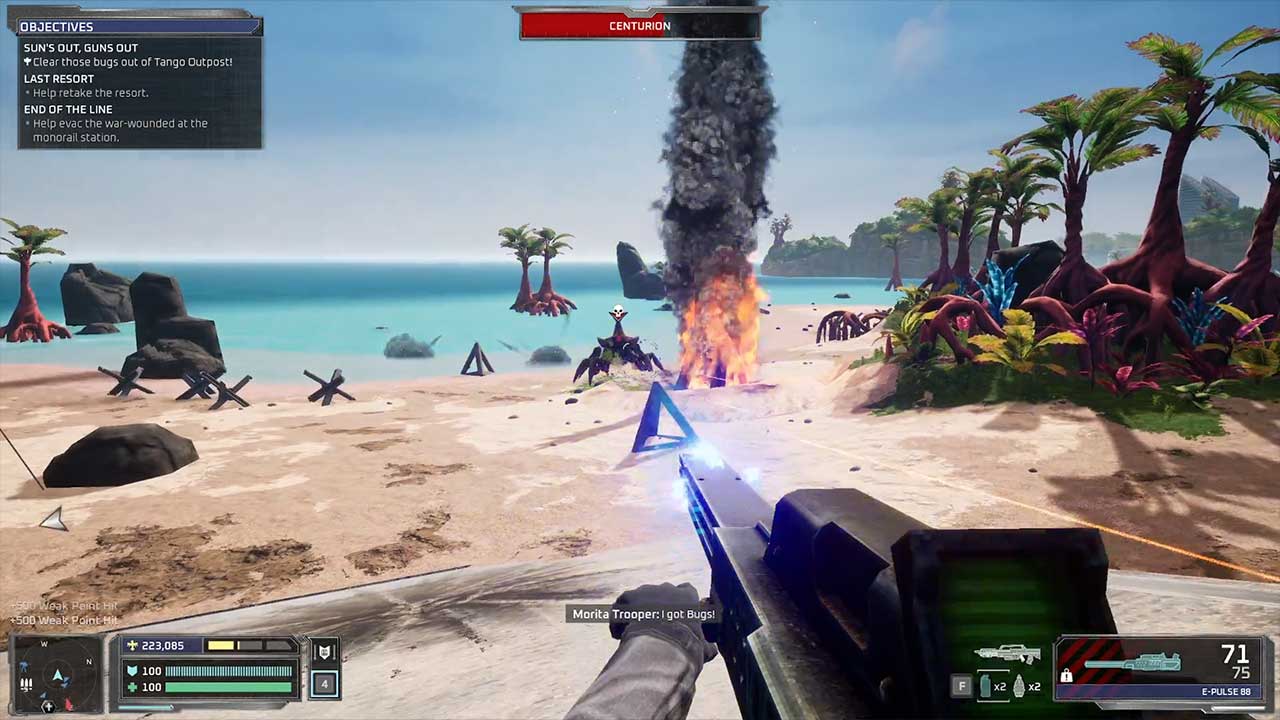Select the slot numbered 4

click(x=324, y=685)
